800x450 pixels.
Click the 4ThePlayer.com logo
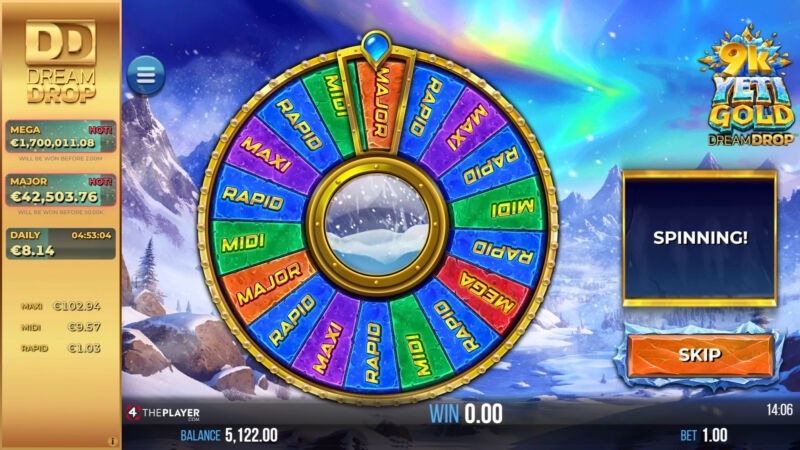point(163,413)
